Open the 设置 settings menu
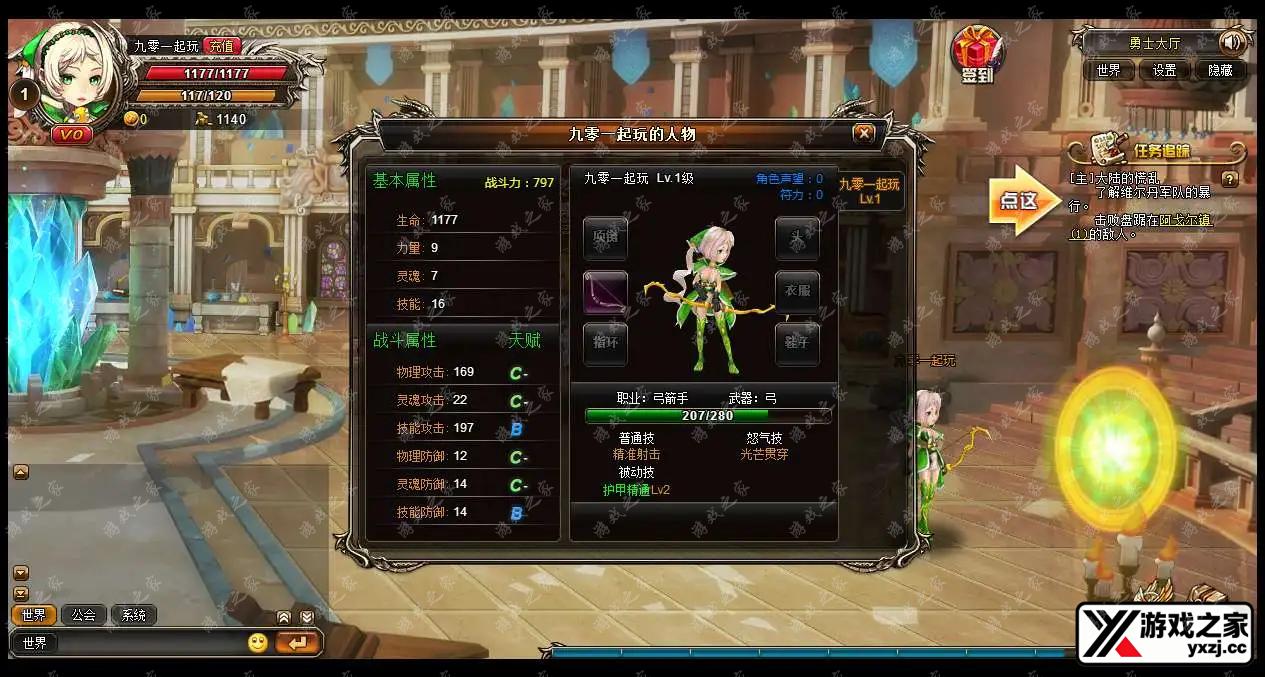 tap(1164, 70)
